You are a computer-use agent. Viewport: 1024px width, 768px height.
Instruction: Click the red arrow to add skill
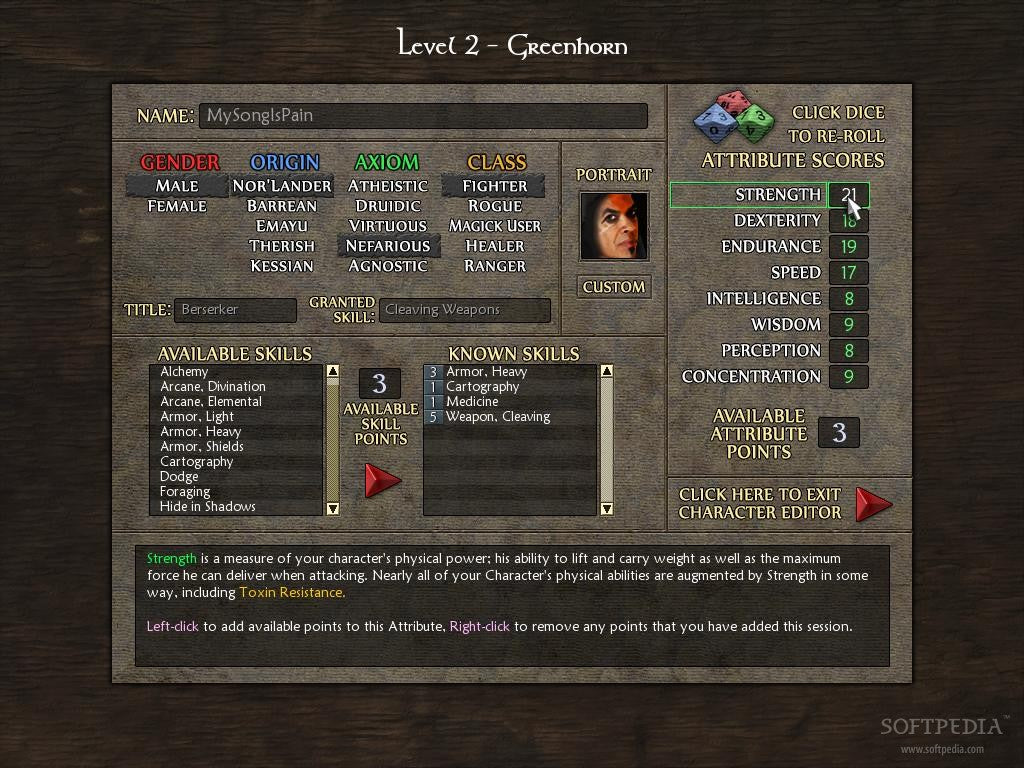(381, 480)
